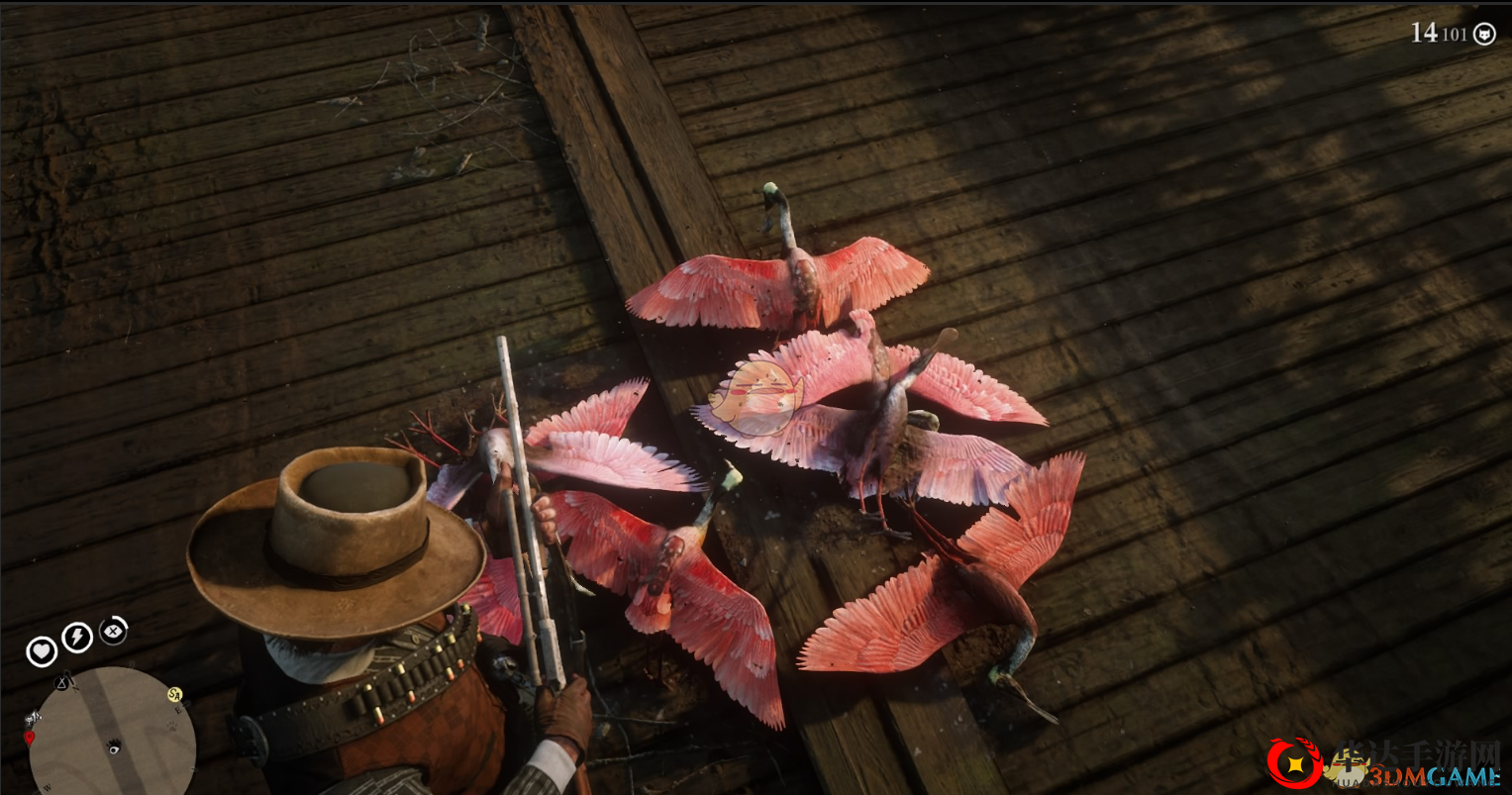This screenshot has height=795, width=1512.
Task: Select the lightning bolt stamina core
Action: point(77,638)
